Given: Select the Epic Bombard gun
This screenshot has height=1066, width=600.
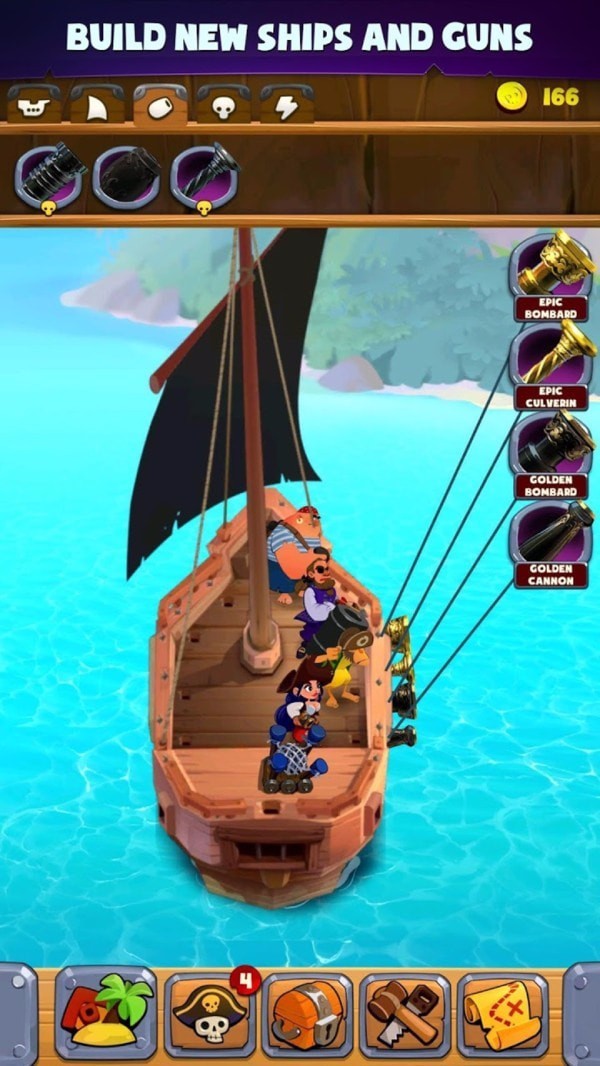Looking at the screenshot, I should click(551, 272).
